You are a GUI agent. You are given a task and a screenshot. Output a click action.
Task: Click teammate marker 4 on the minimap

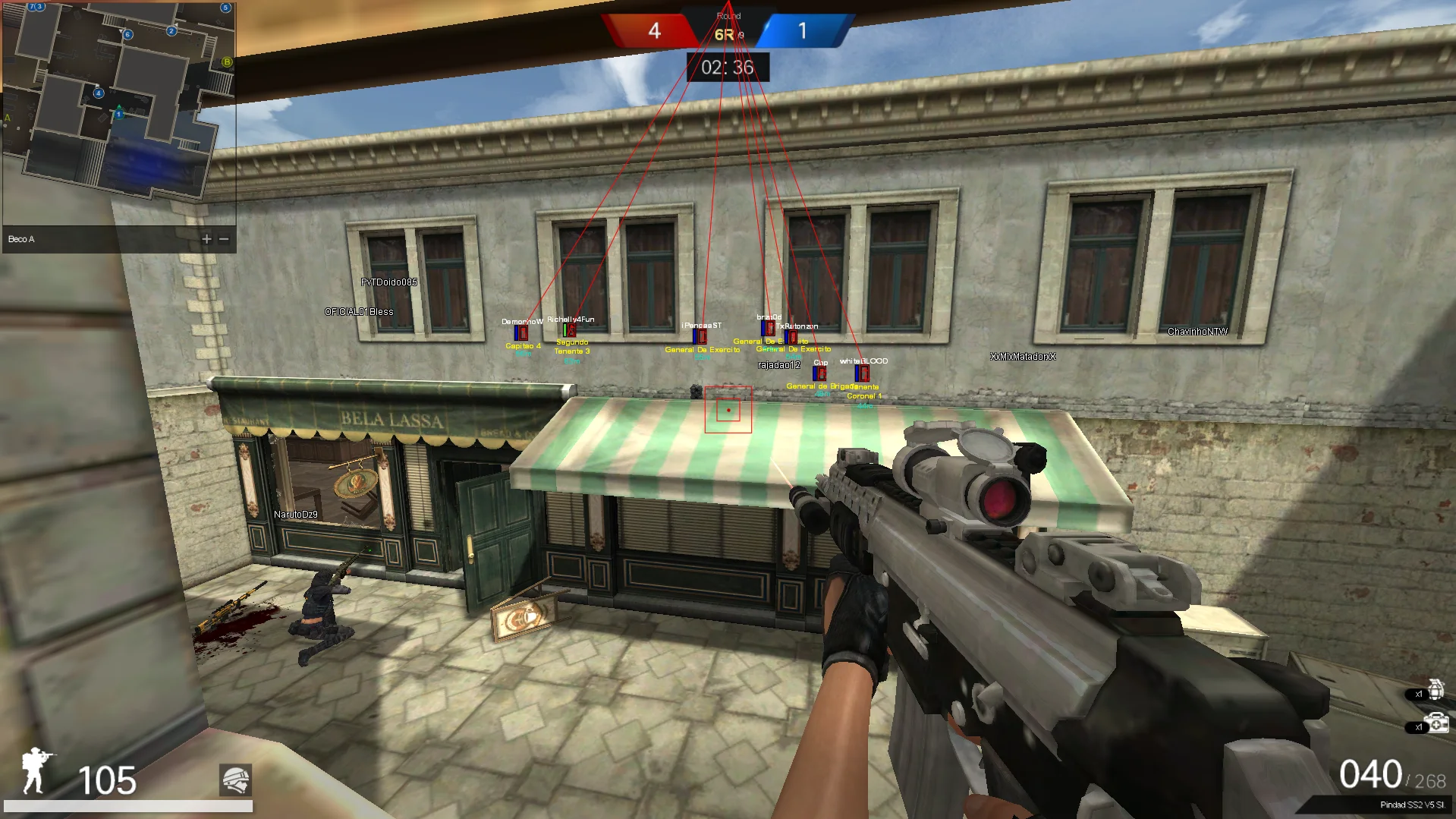point(99,93)
